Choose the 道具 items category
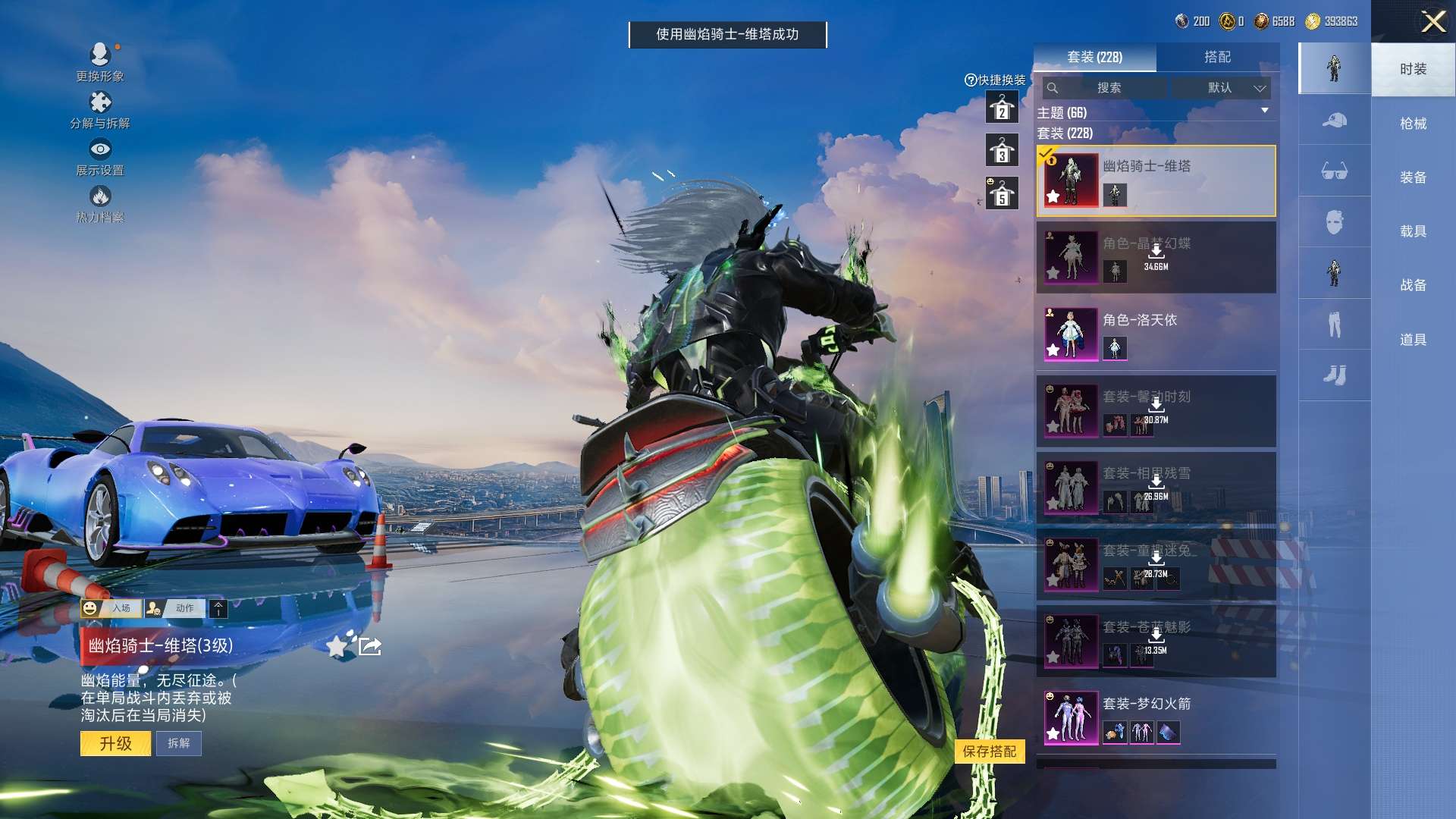This screenshot has height=819, width=1456. click(x=1413, y=340)
